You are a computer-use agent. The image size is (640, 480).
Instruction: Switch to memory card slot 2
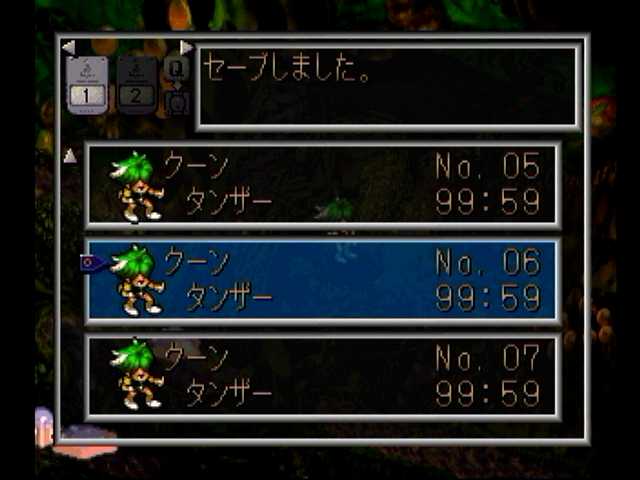coord(137,86)
